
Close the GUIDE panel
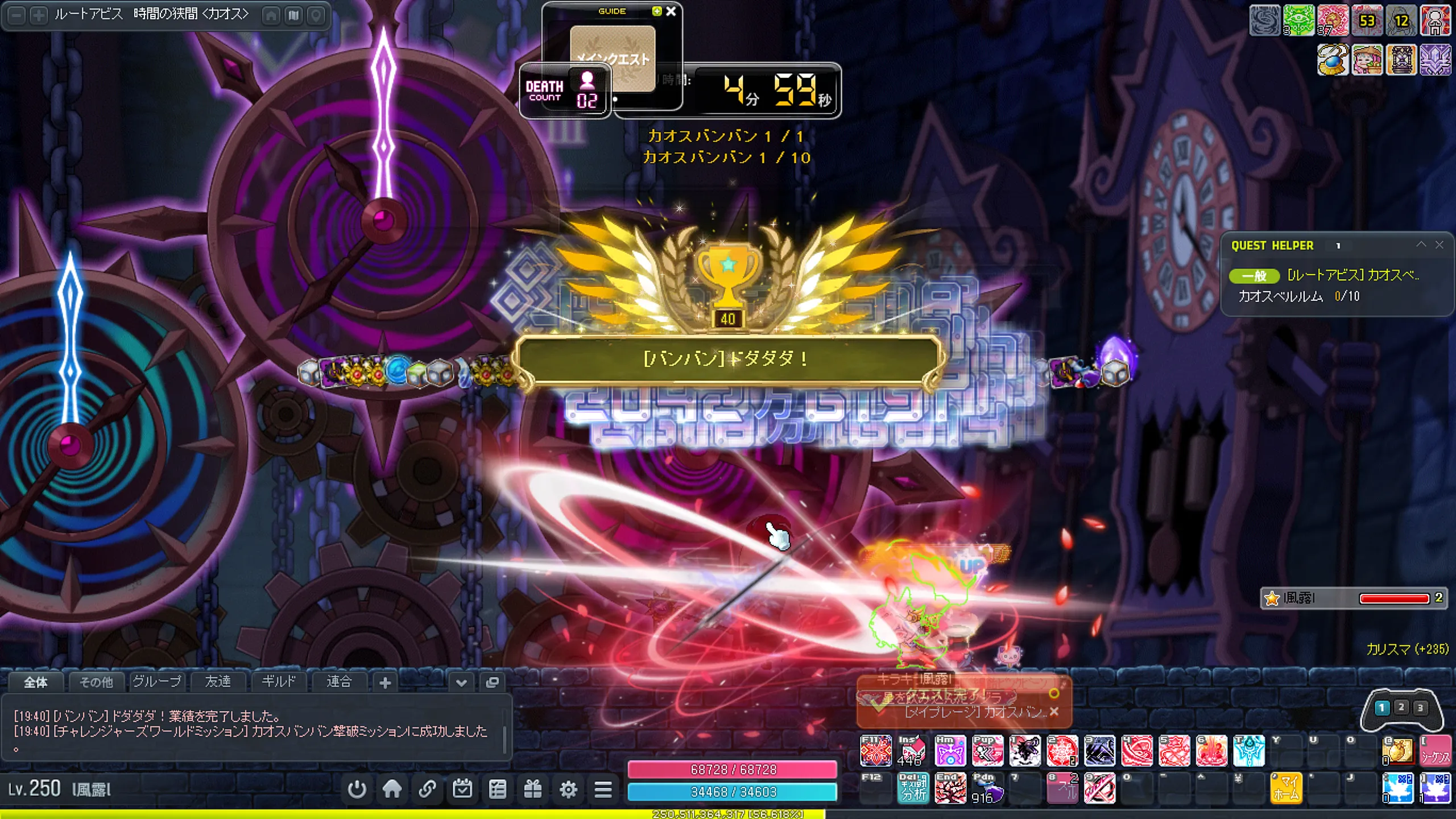tap(671, 11)
